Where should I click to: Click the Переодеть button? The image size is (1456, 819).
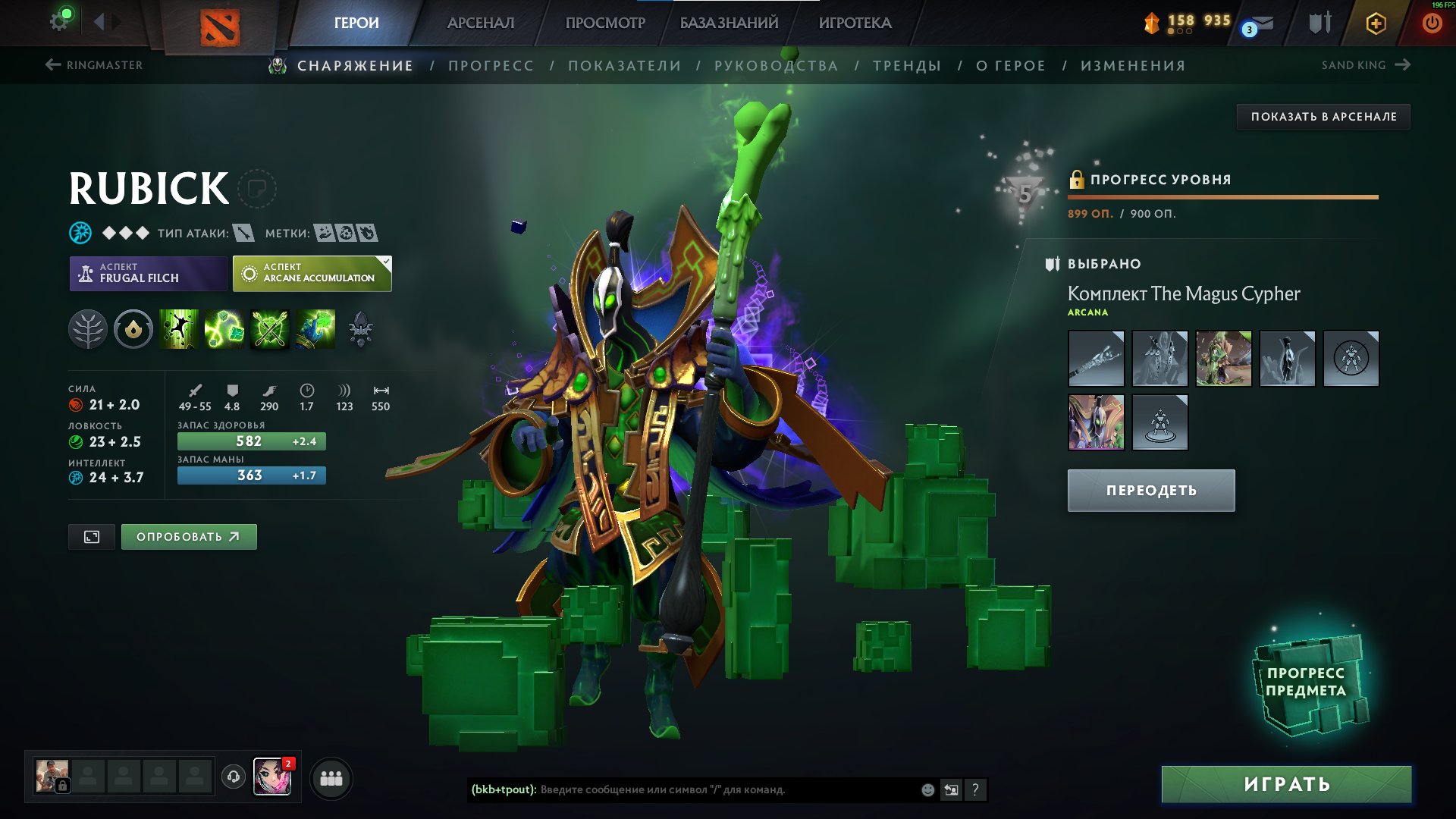[x=1150, y=491]
